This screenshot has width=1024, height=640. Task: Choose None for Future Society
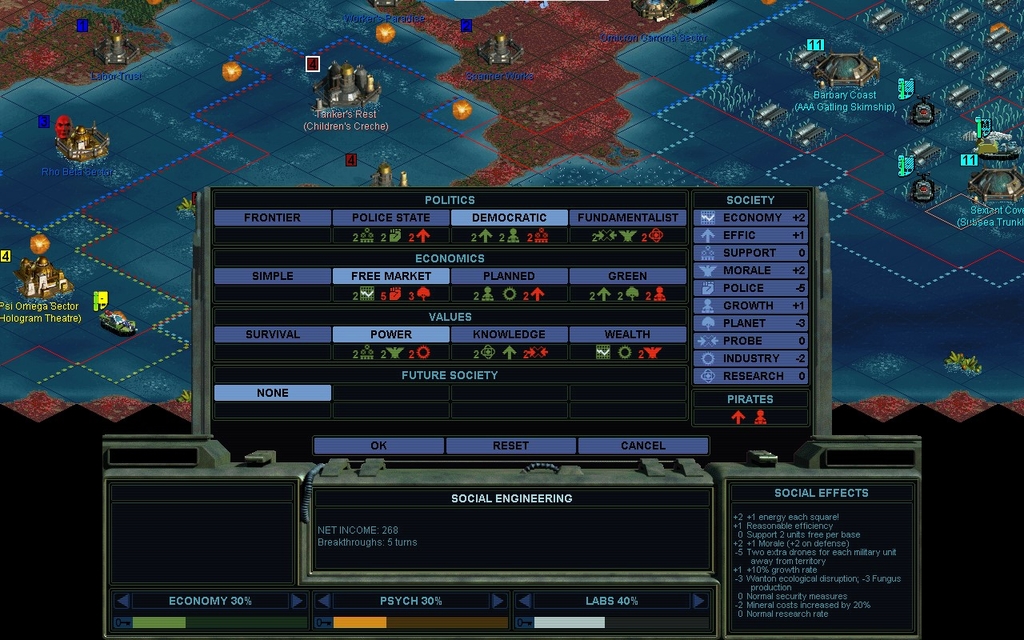272,393
